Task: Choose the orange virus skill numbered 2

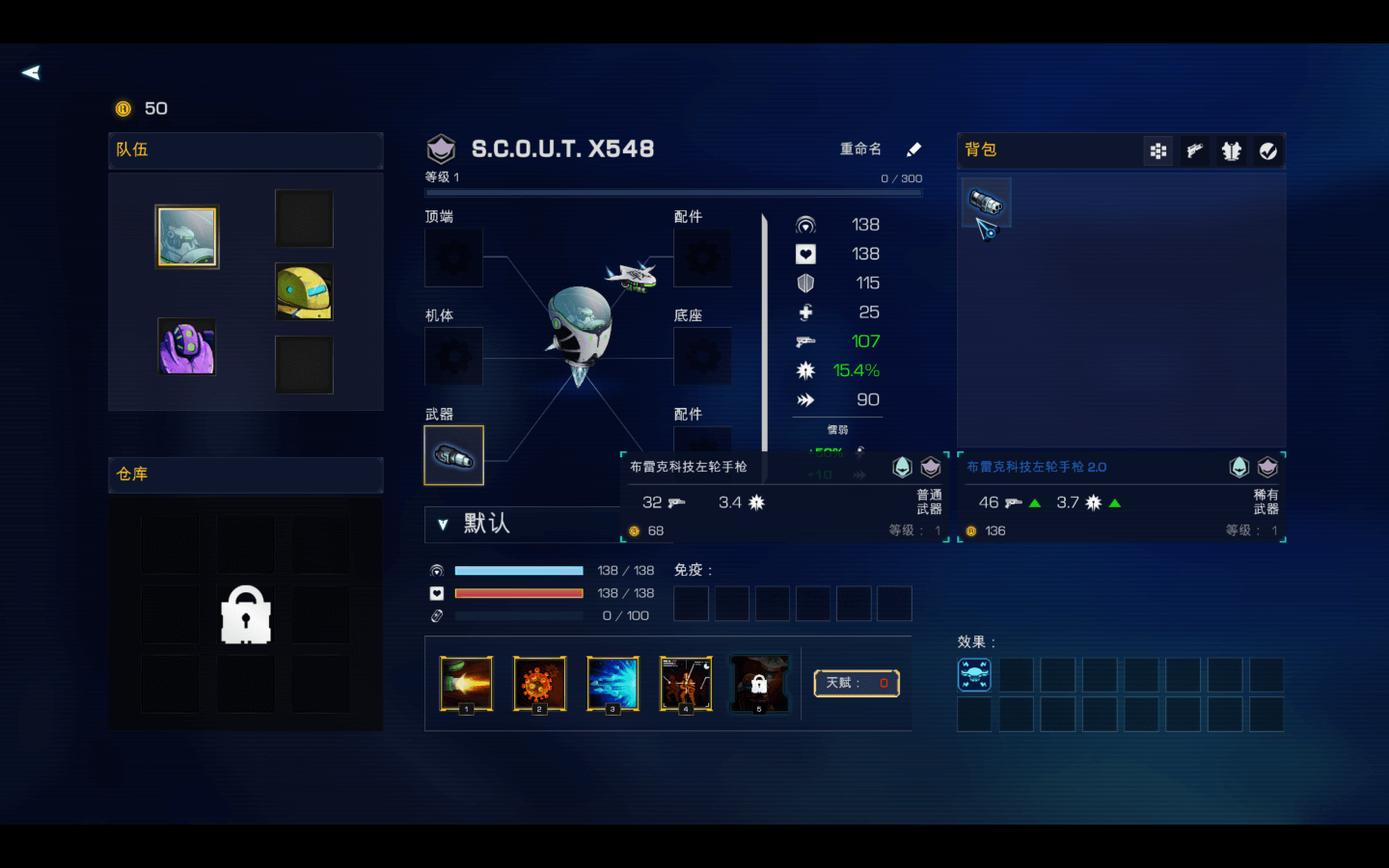Action: click(539, 683)
